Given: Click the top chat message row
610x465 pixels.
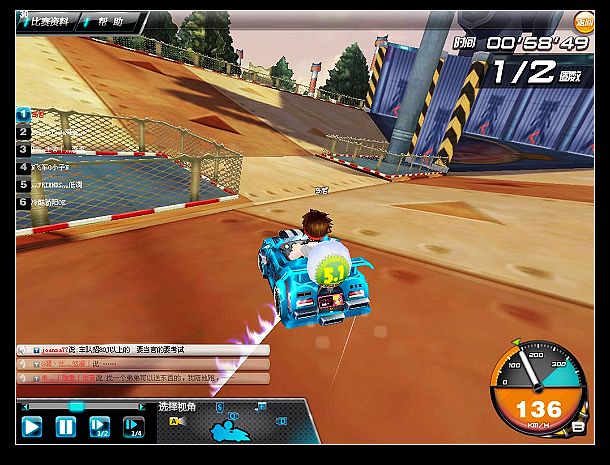Looking at the screenshot, I should click(x=140, y=350).
